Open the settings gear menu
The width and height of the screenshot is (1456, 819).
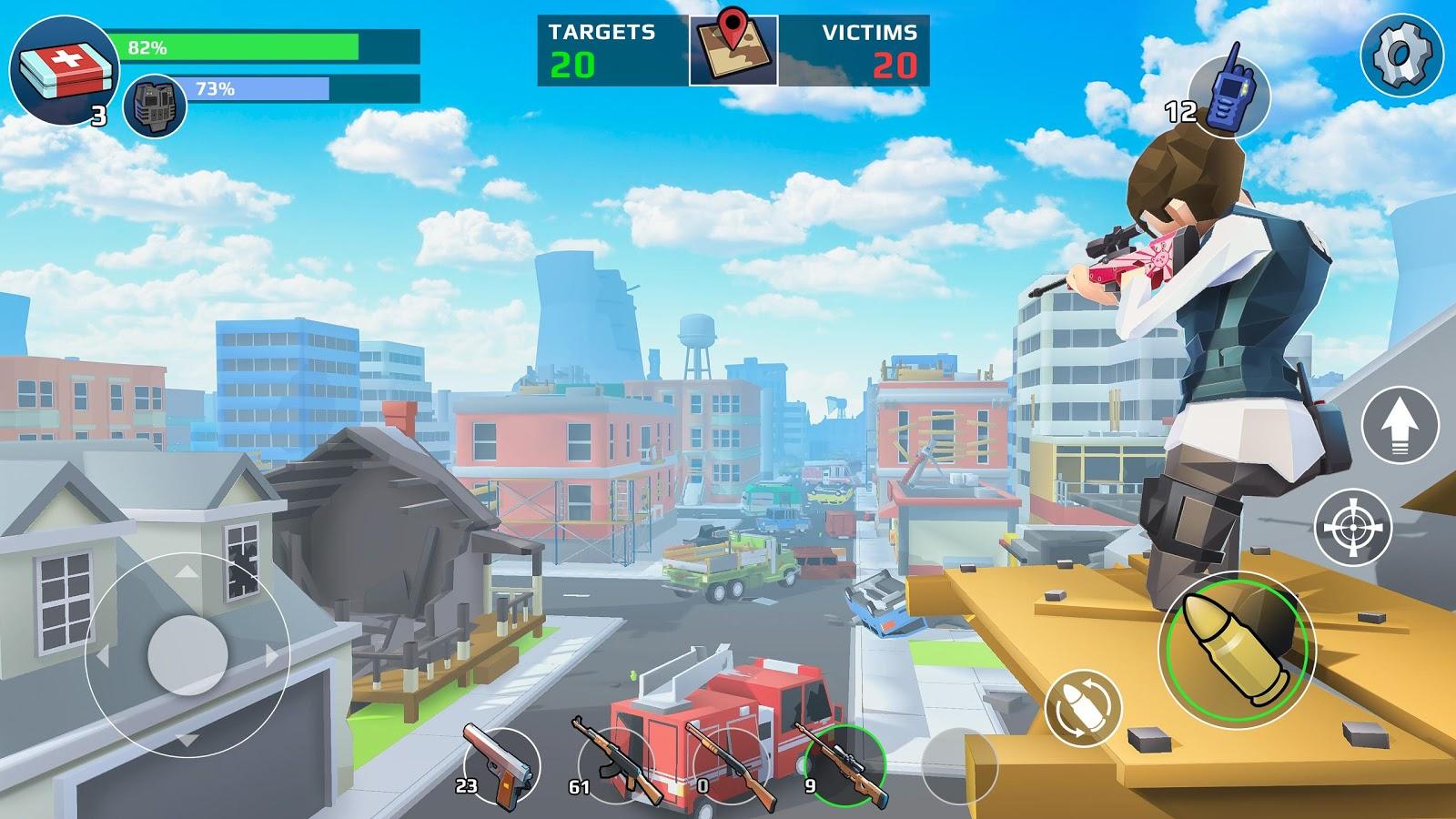pyautogui.click(x=1401, y=56)
